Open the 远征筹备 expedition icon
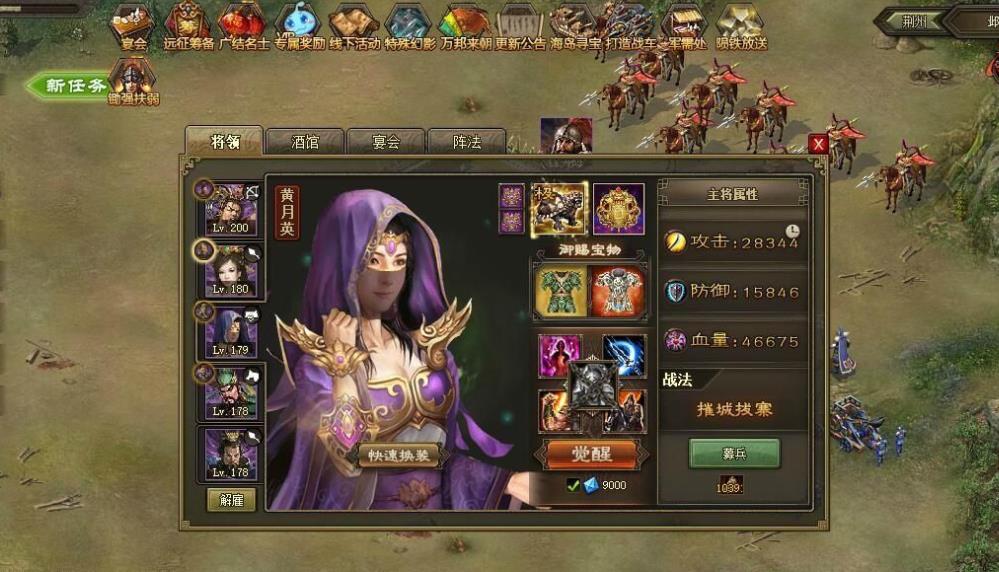 pos(187,26)
